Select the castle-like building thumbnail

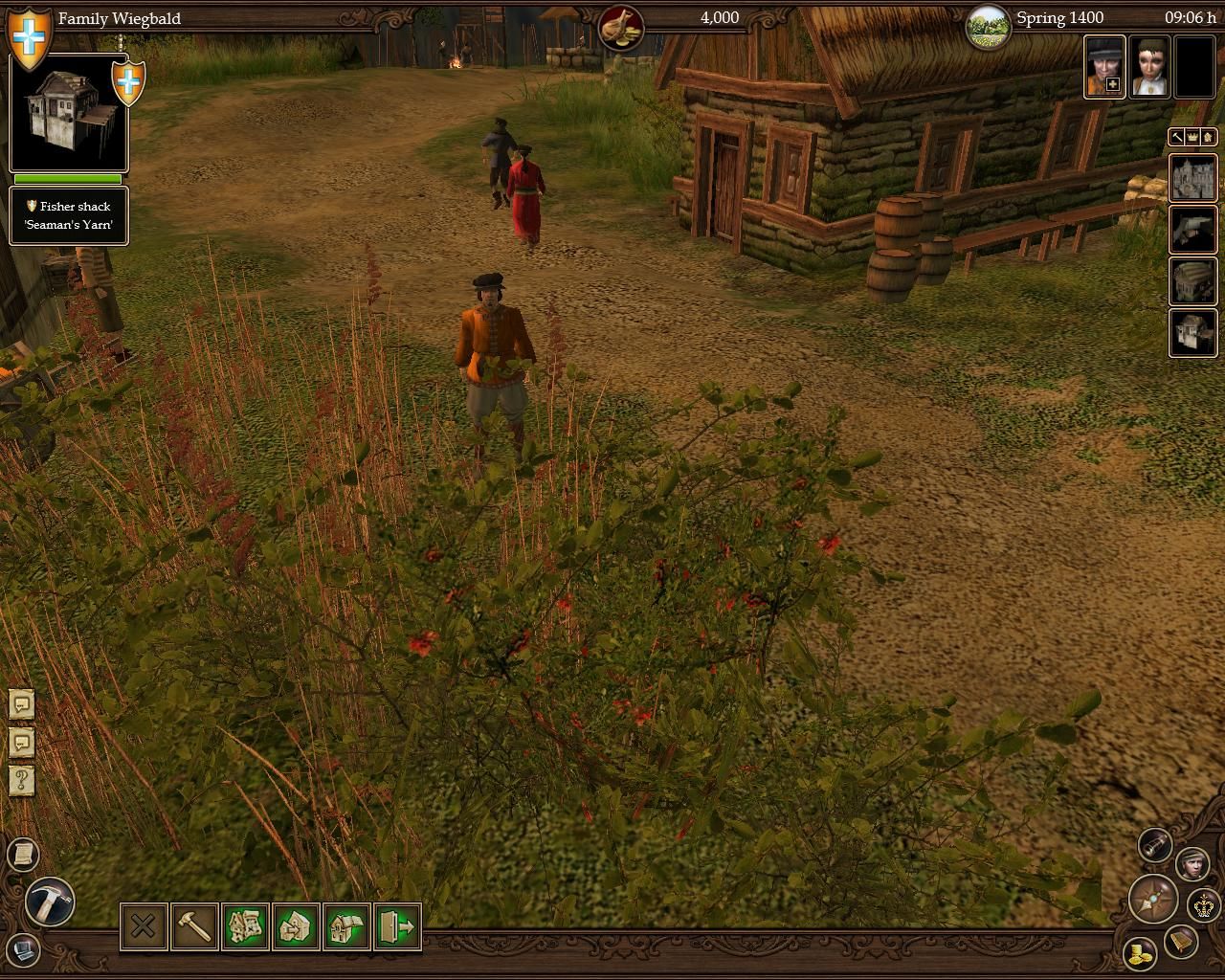[x=1192, y=177]
